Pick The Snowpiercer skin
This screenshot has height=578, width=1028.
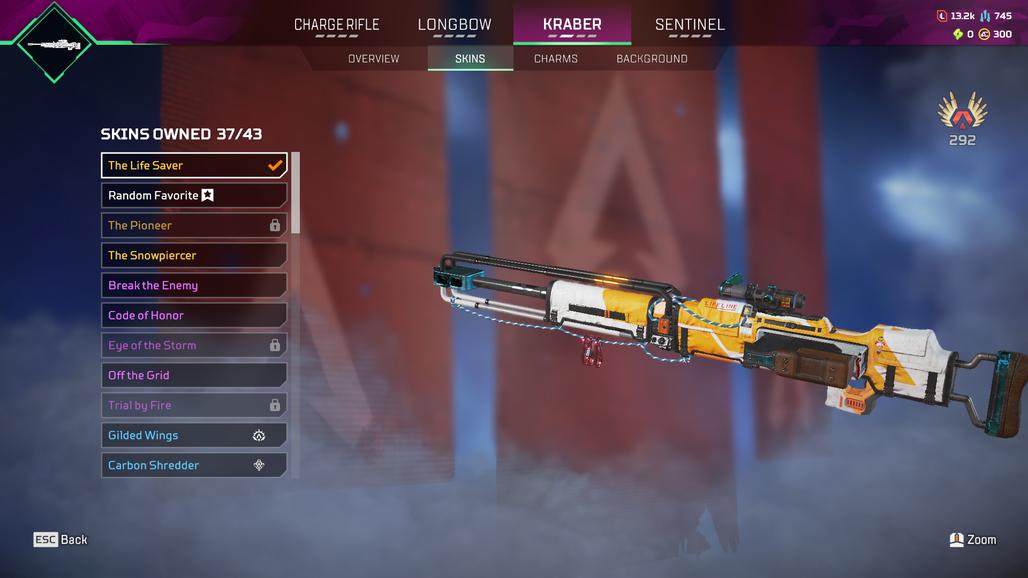click(194, 255)
